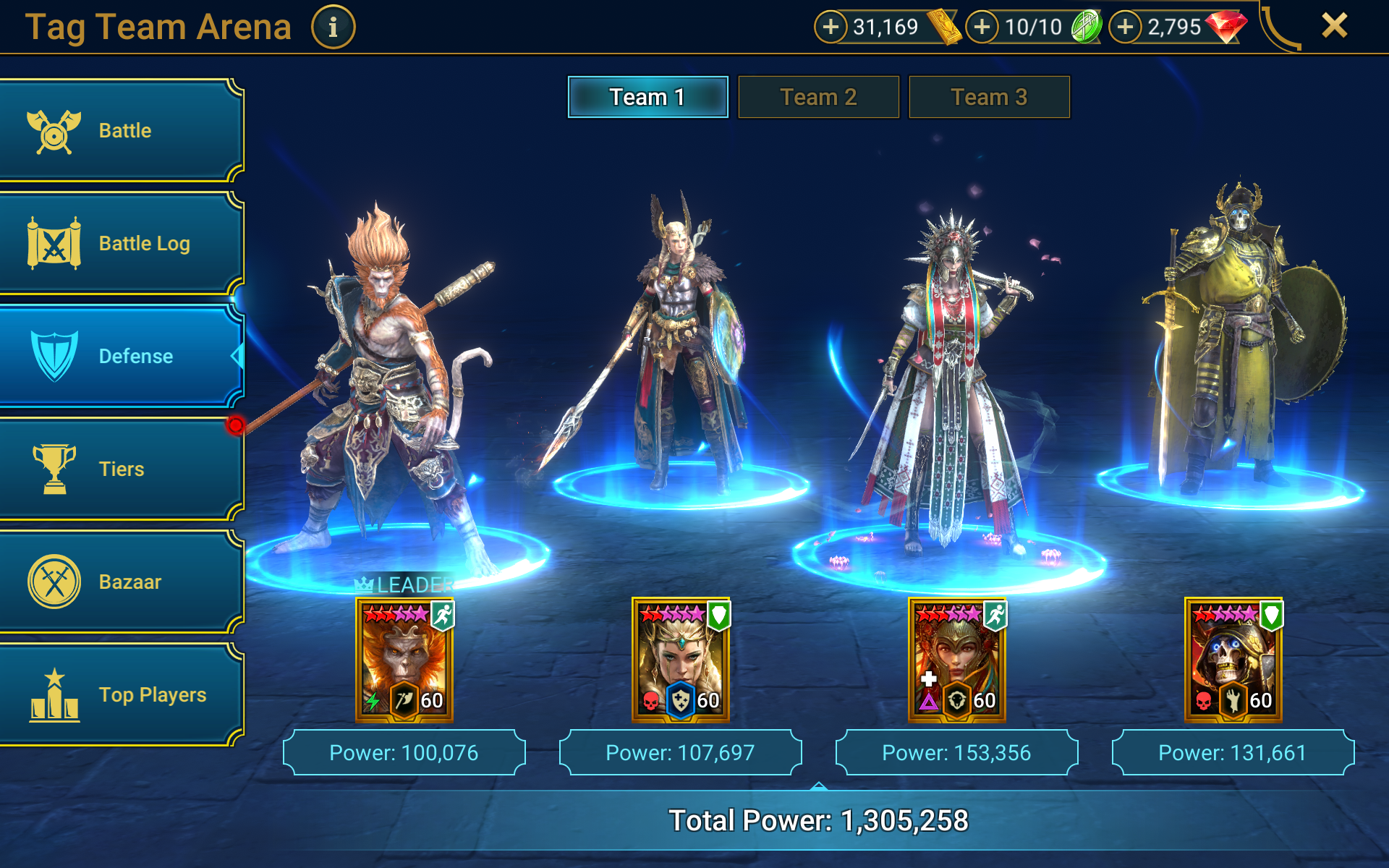Refill arena tokens with the plus button
Screen dimensions: 1389x868
(982, 27)
